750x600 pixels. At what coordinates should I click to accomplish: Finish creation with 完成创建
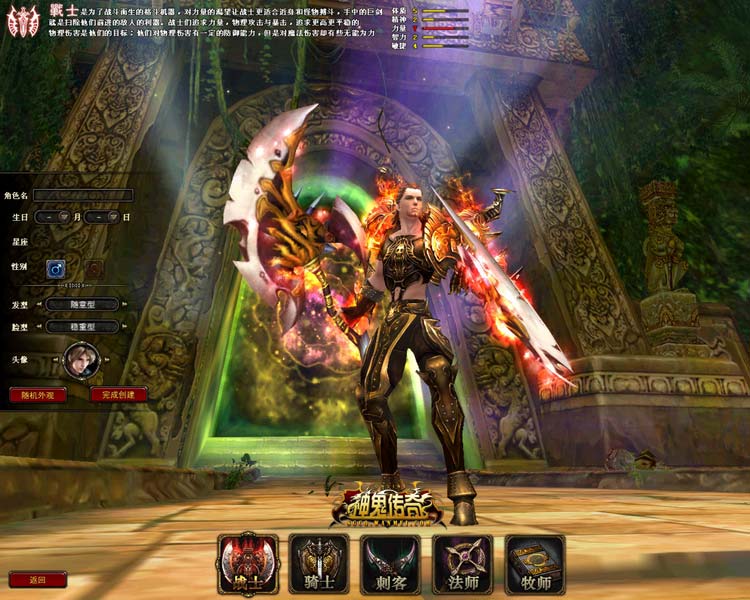pyautogui.click(x=119, y=394)
